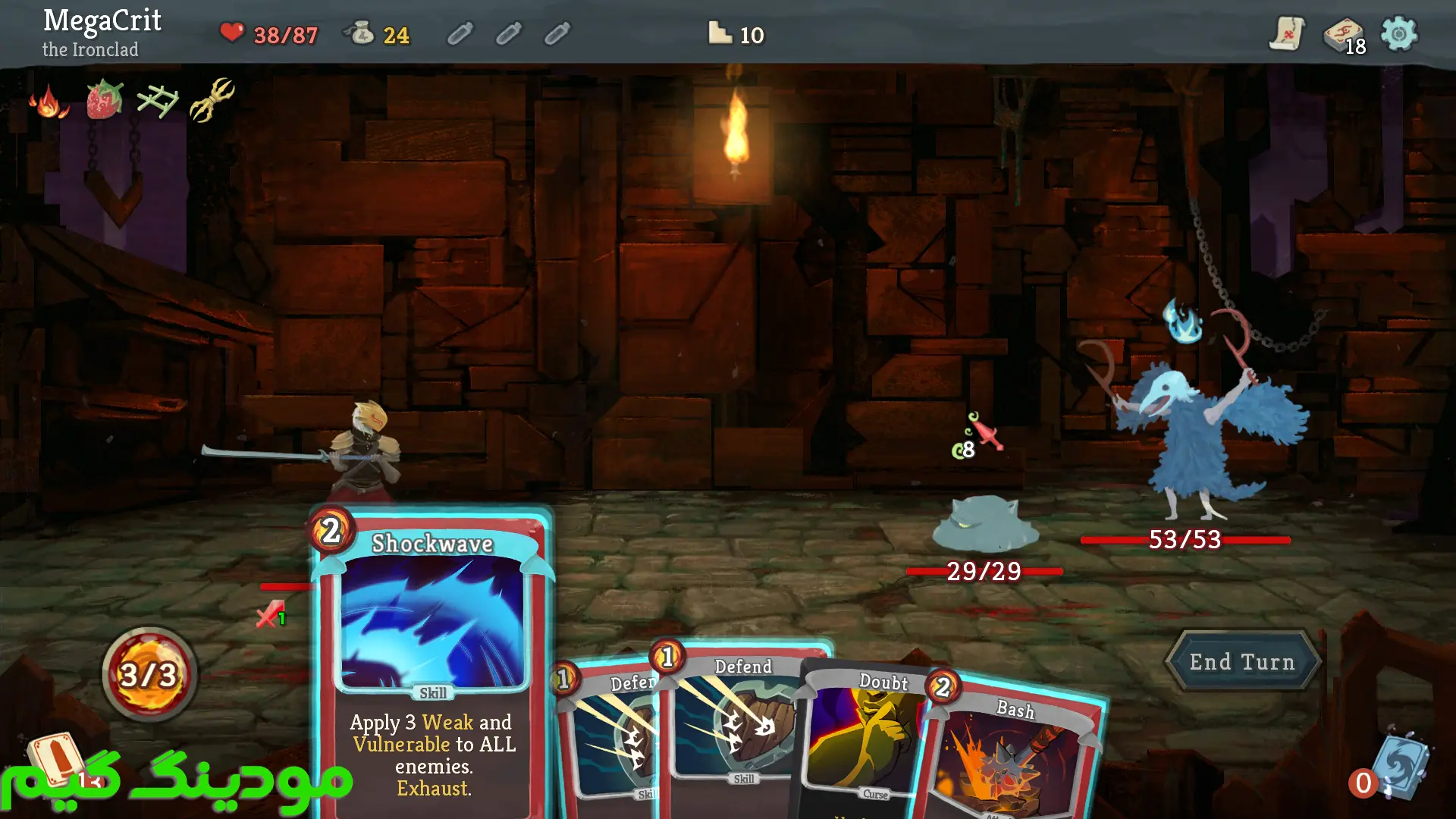View the deck of 18 cards
Screen dimensions: 1456x819
click(1344, 36)
